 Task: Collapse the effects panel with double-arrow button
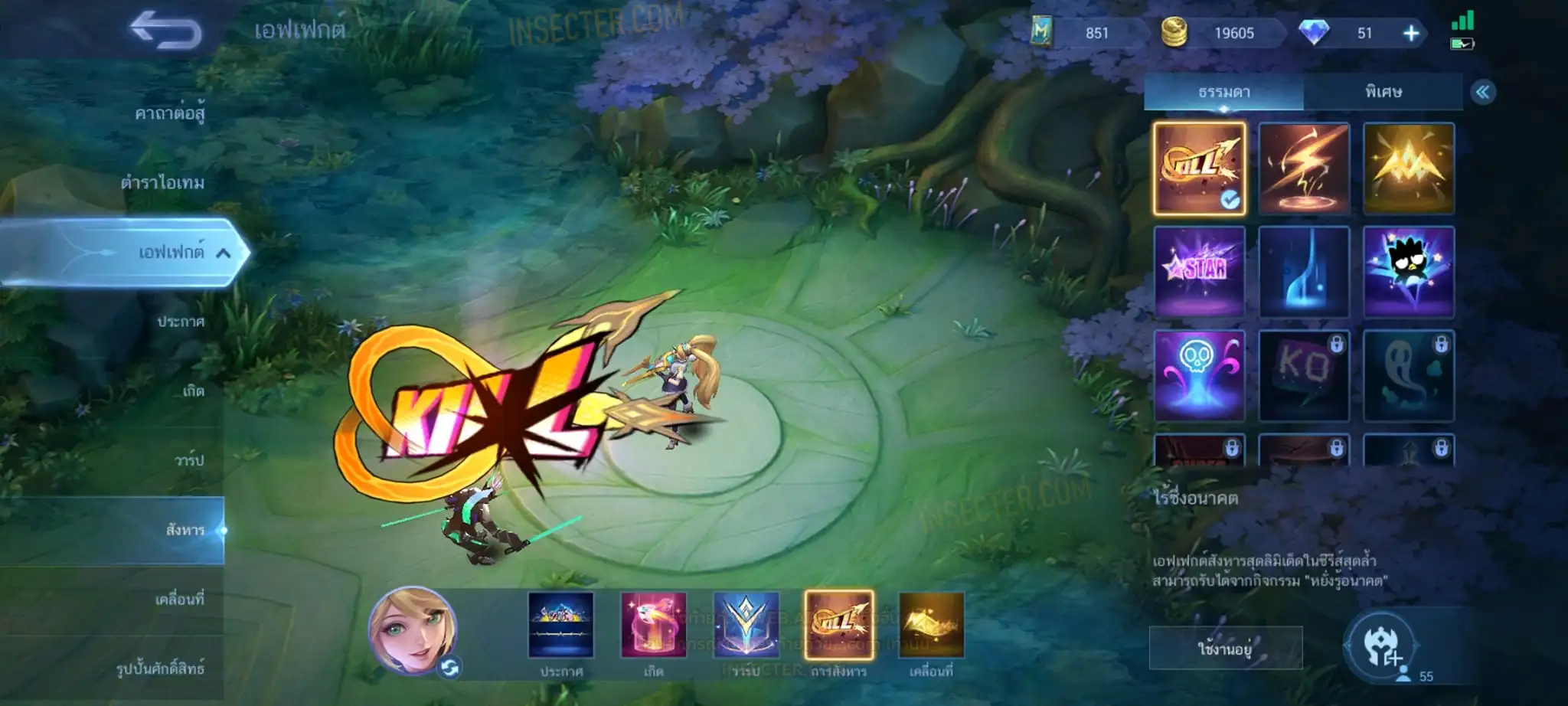pyautogui.click(x=1483, y=93)
